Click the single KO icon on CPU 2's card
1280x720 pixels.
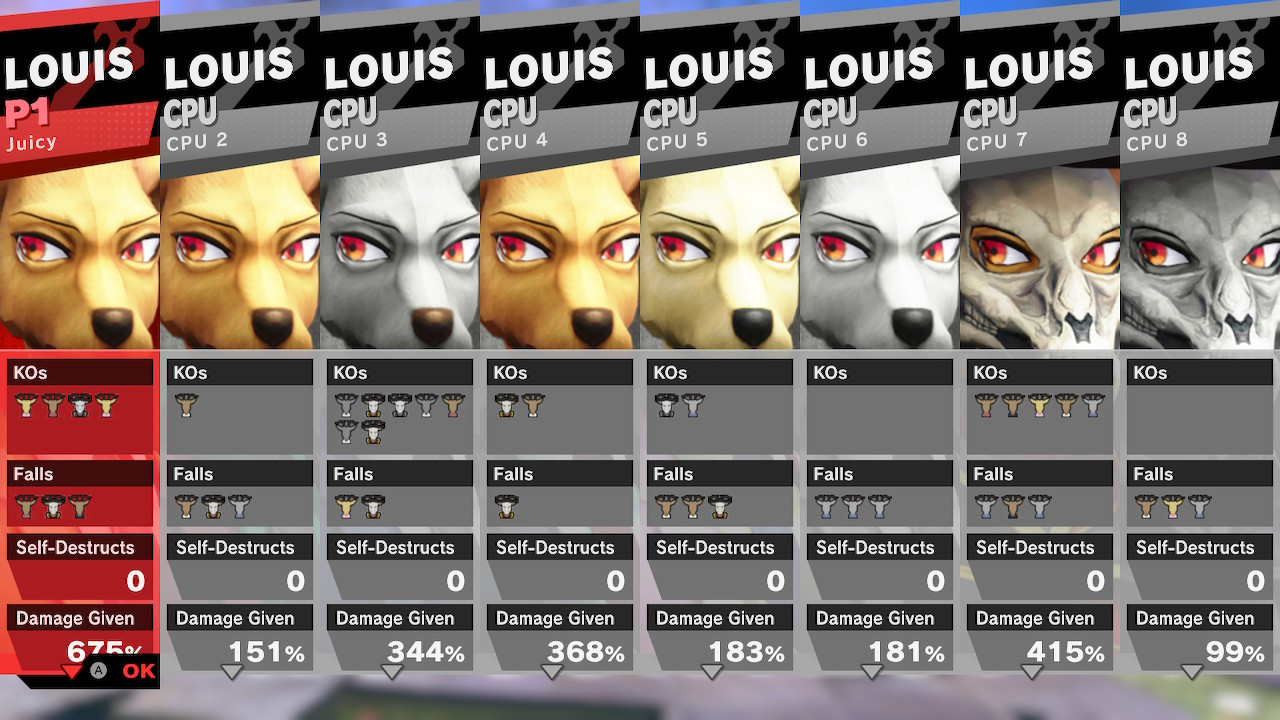(187, 406)
